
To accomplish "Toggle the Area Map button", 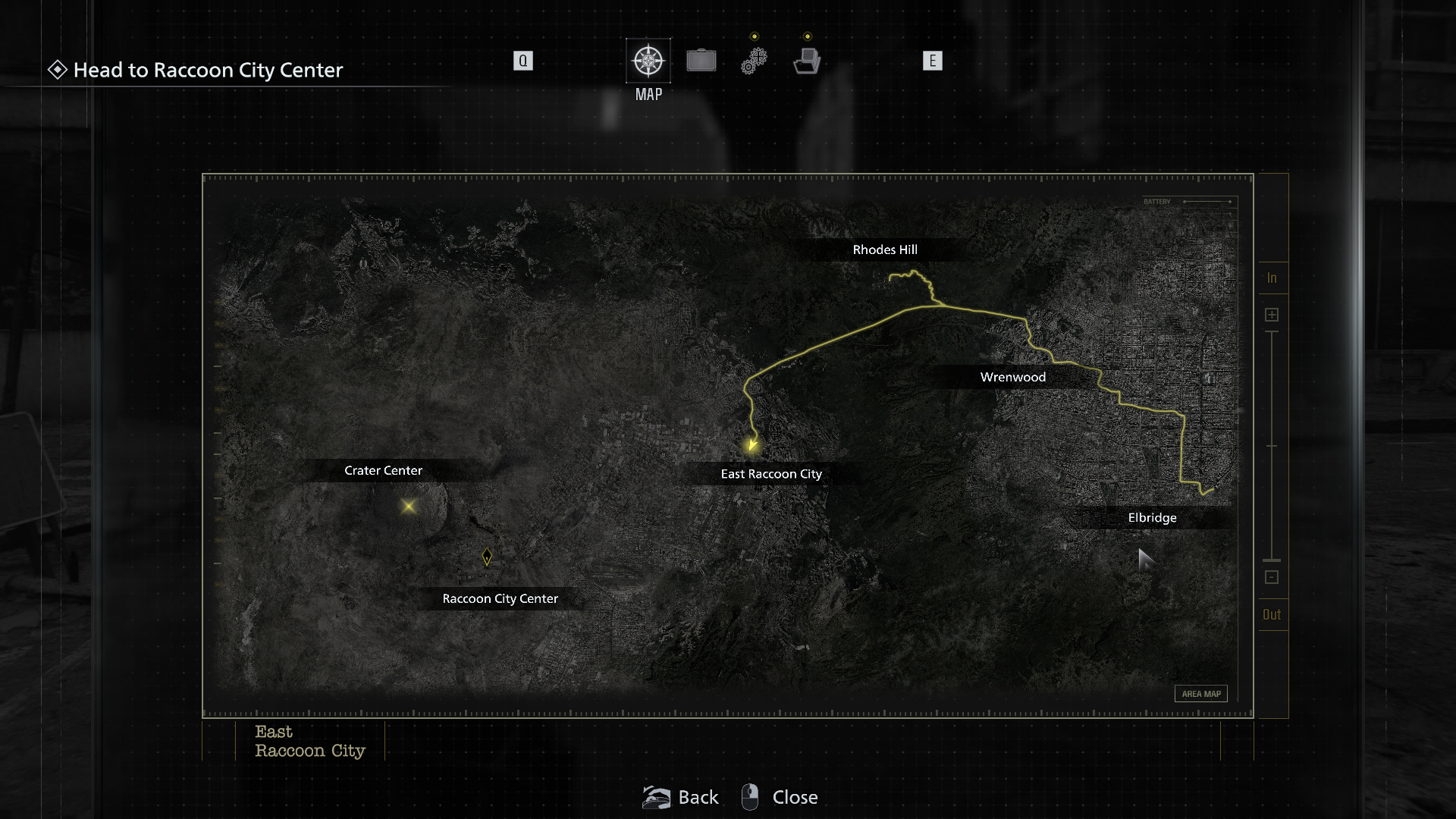I will [1201, 694].
